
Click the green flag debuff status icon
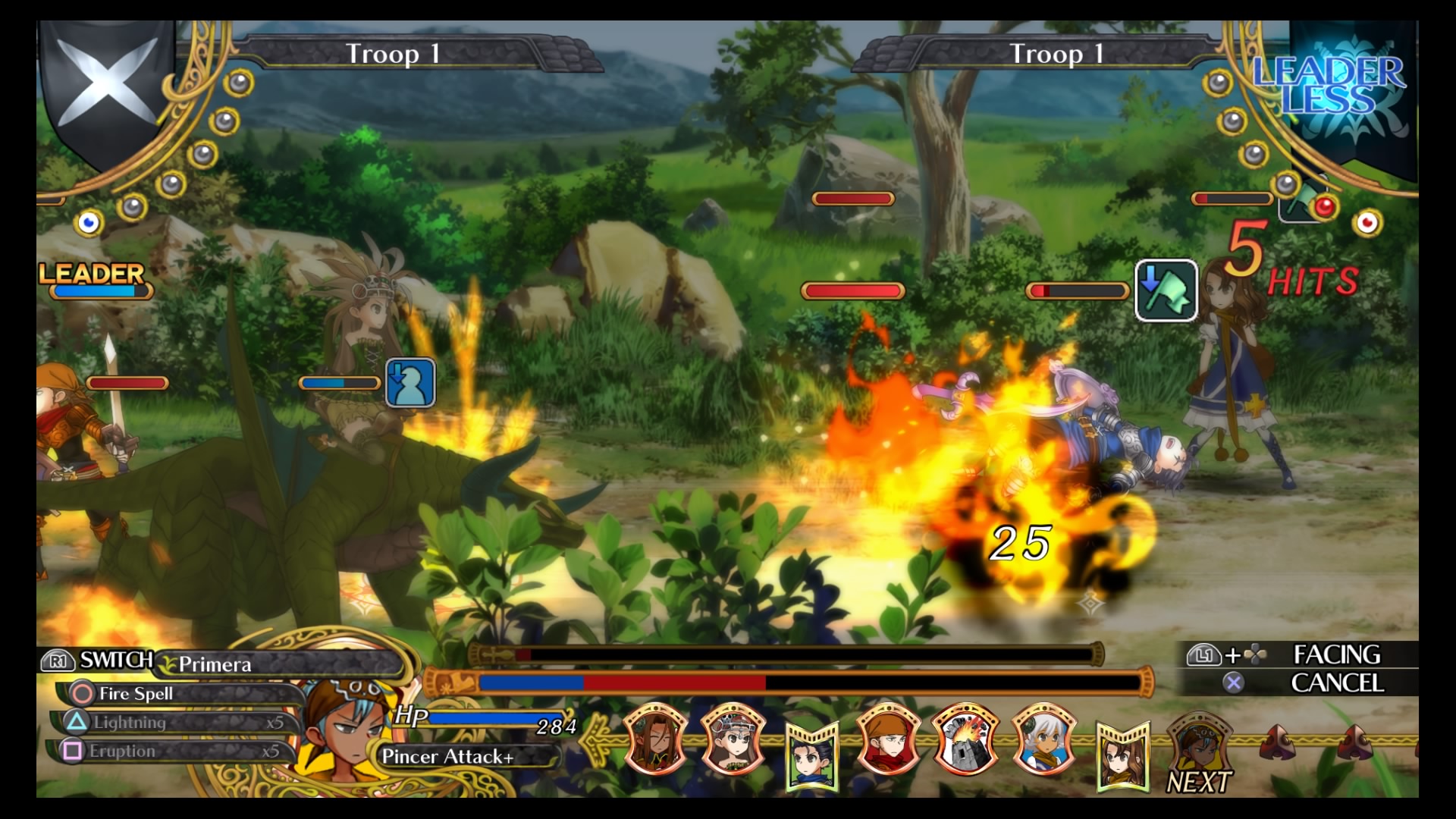[x=1166, y=290]
